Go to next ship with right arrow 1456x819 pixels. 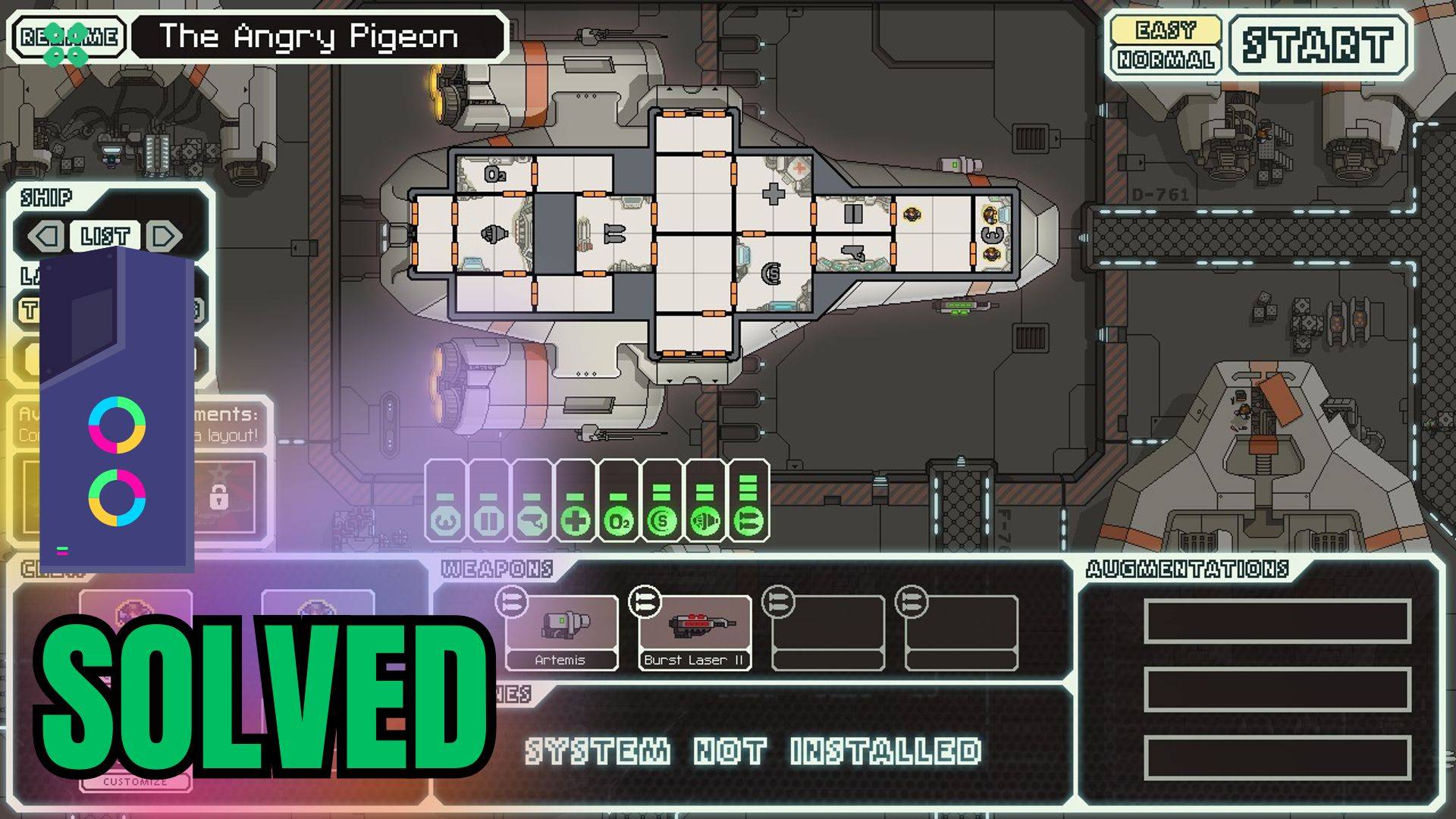tap(164, 237)
